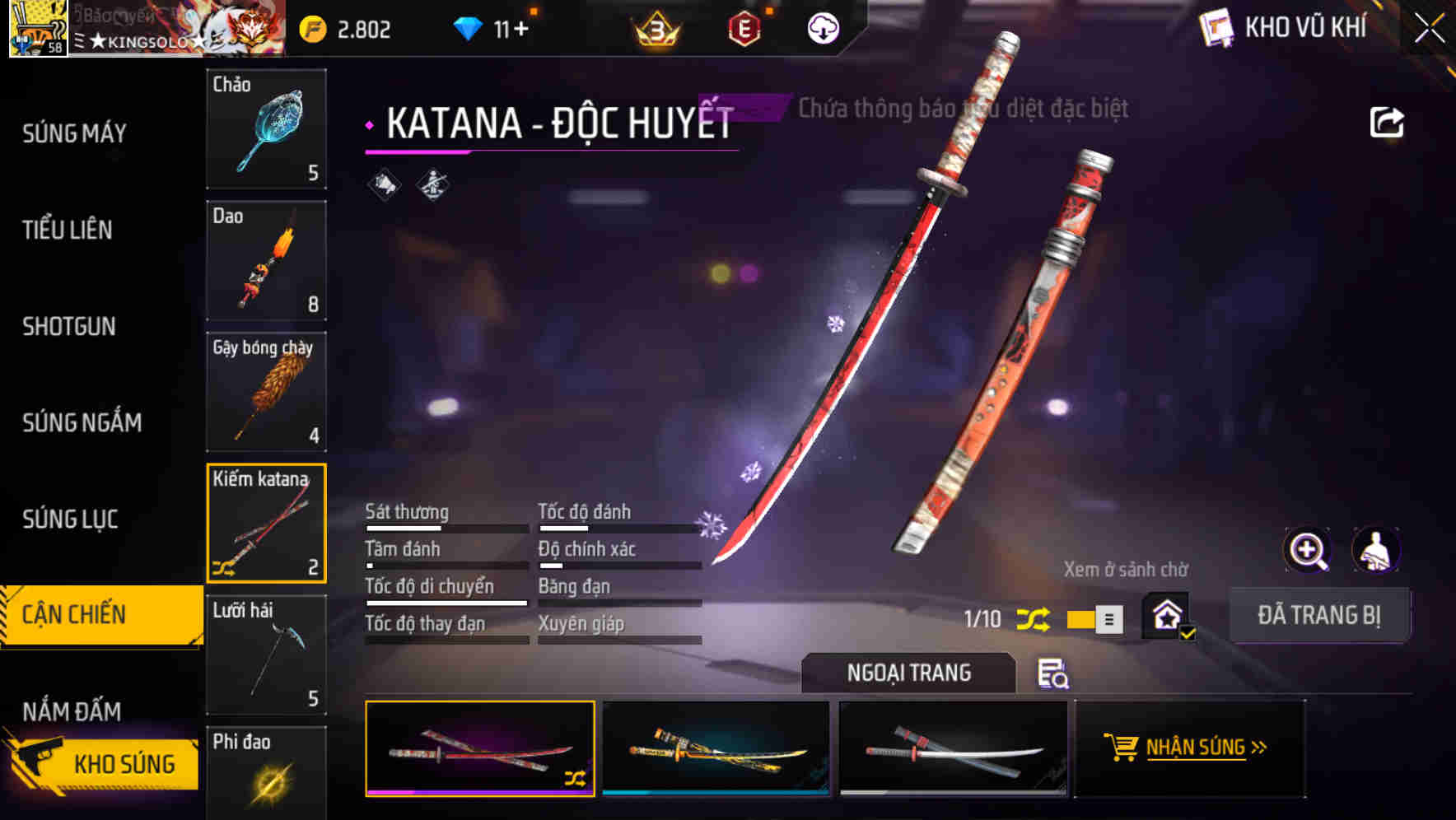Switch to the Ngoại Trang tab
This screenshot has width=1456, height=820.
908,672
